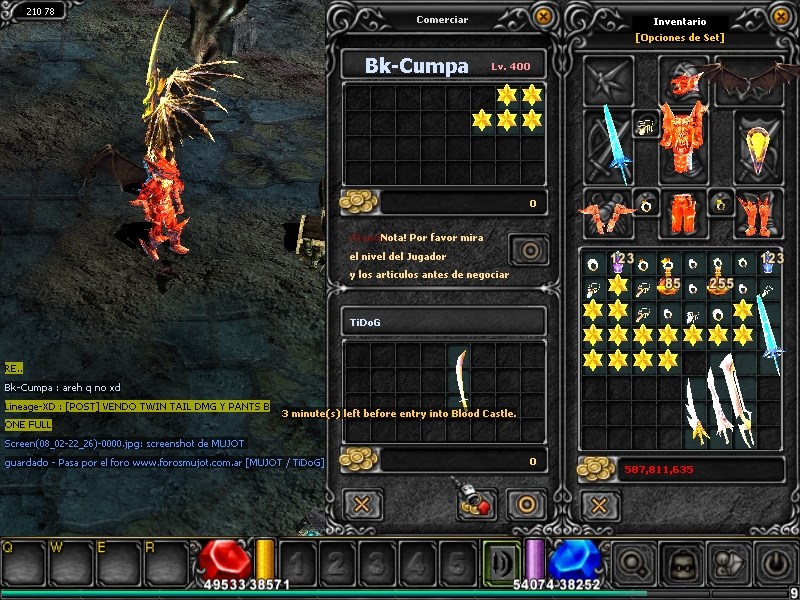Image resolution: width=800 pixels, height=600 pixels.
Task: Close the Inventario panel with top X
Action: (781, 17)
